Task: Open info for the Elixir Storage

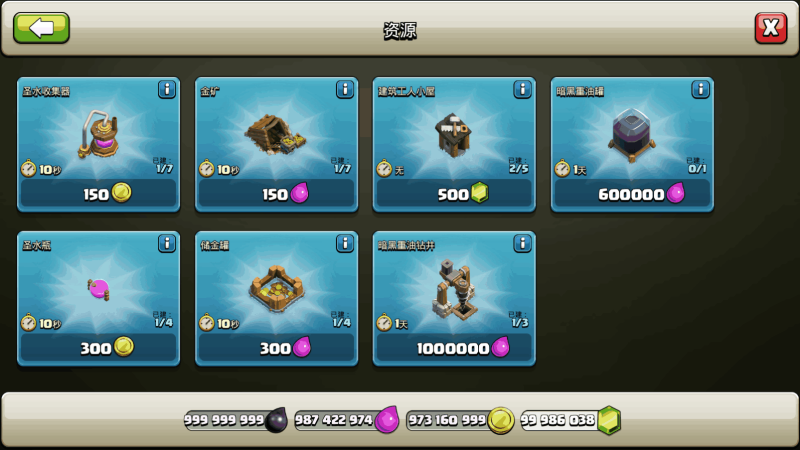Action: [x=167, y=243]
